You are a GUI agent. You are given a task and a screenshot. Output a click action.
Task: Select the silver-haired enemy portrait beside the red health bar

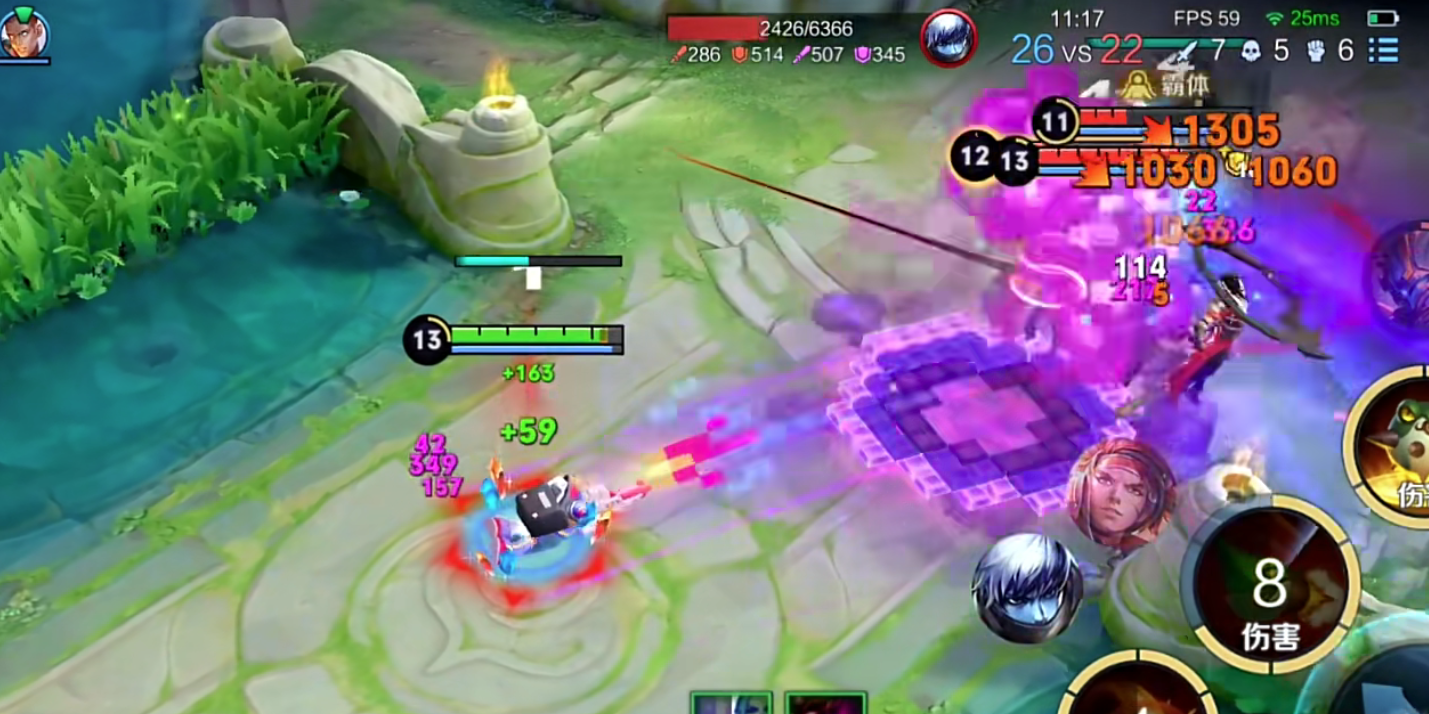point(947,38)
